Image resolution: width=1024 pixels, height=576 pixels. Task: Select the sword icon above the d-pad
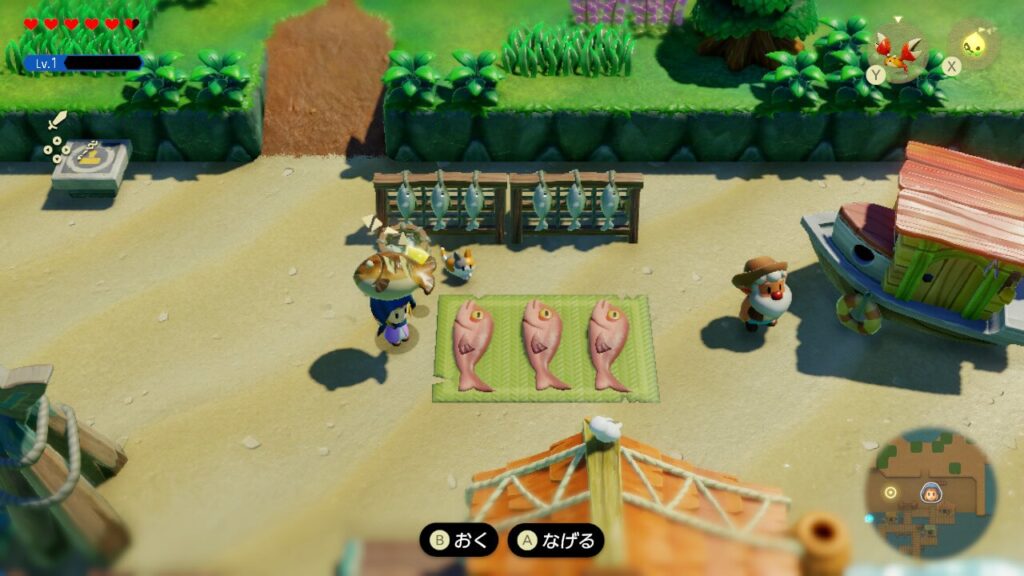(57, 123)
